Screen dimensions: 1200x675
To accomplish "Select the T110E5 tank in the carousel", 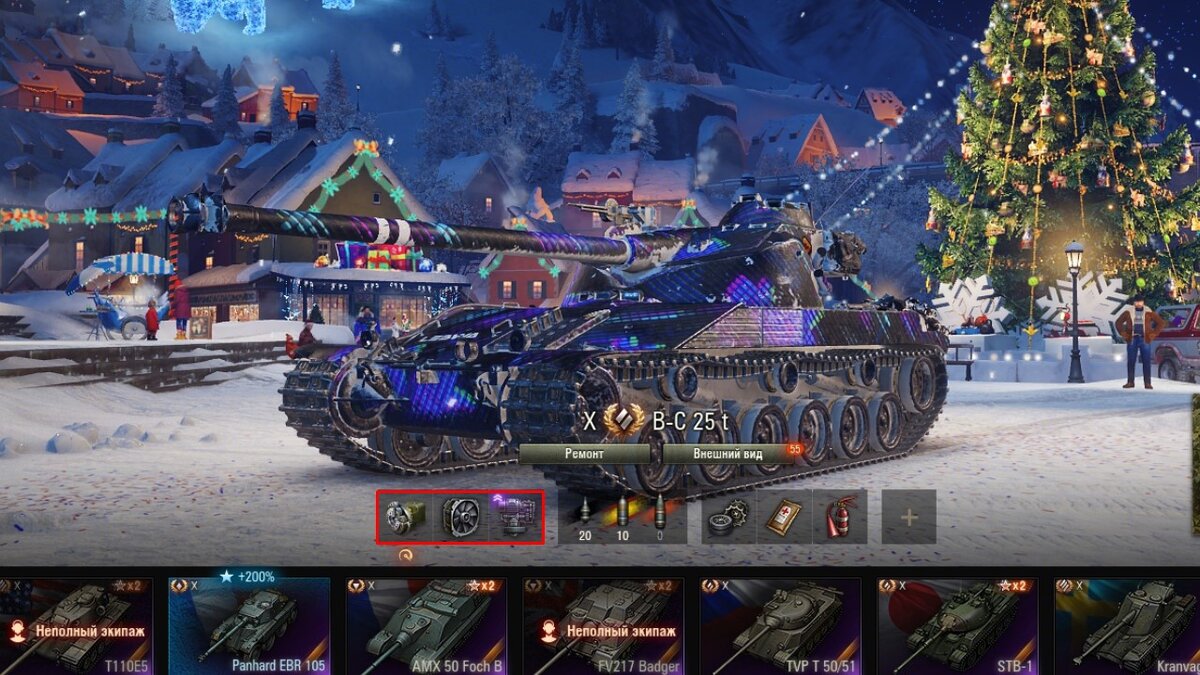I will (76, 625).
